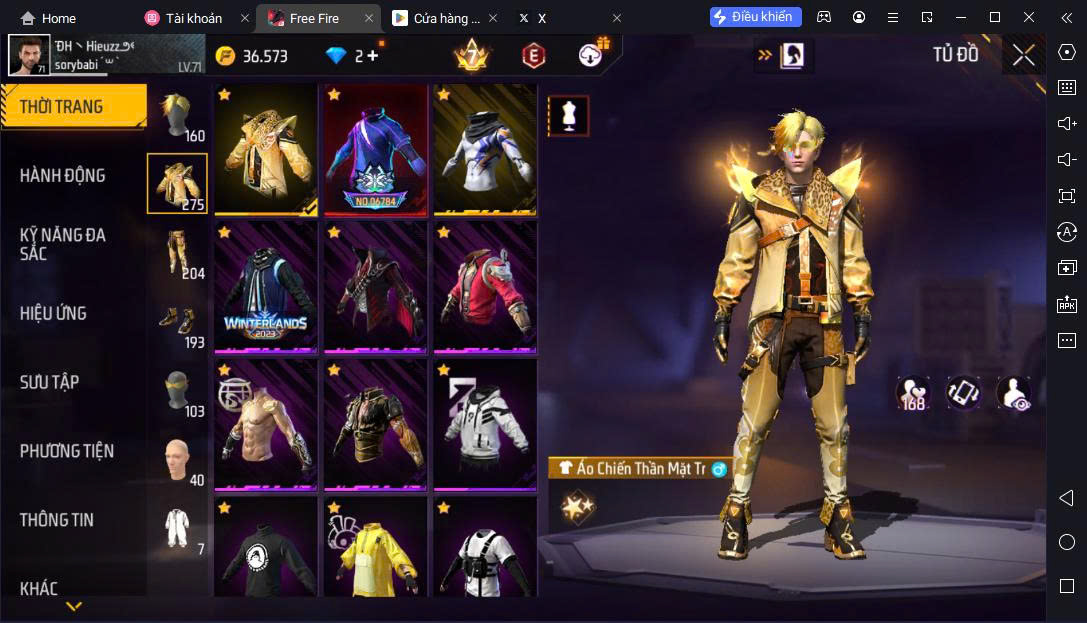Add diamonds with the plus button
This screenshot has height=623, width=1087.
coord(373,56)
